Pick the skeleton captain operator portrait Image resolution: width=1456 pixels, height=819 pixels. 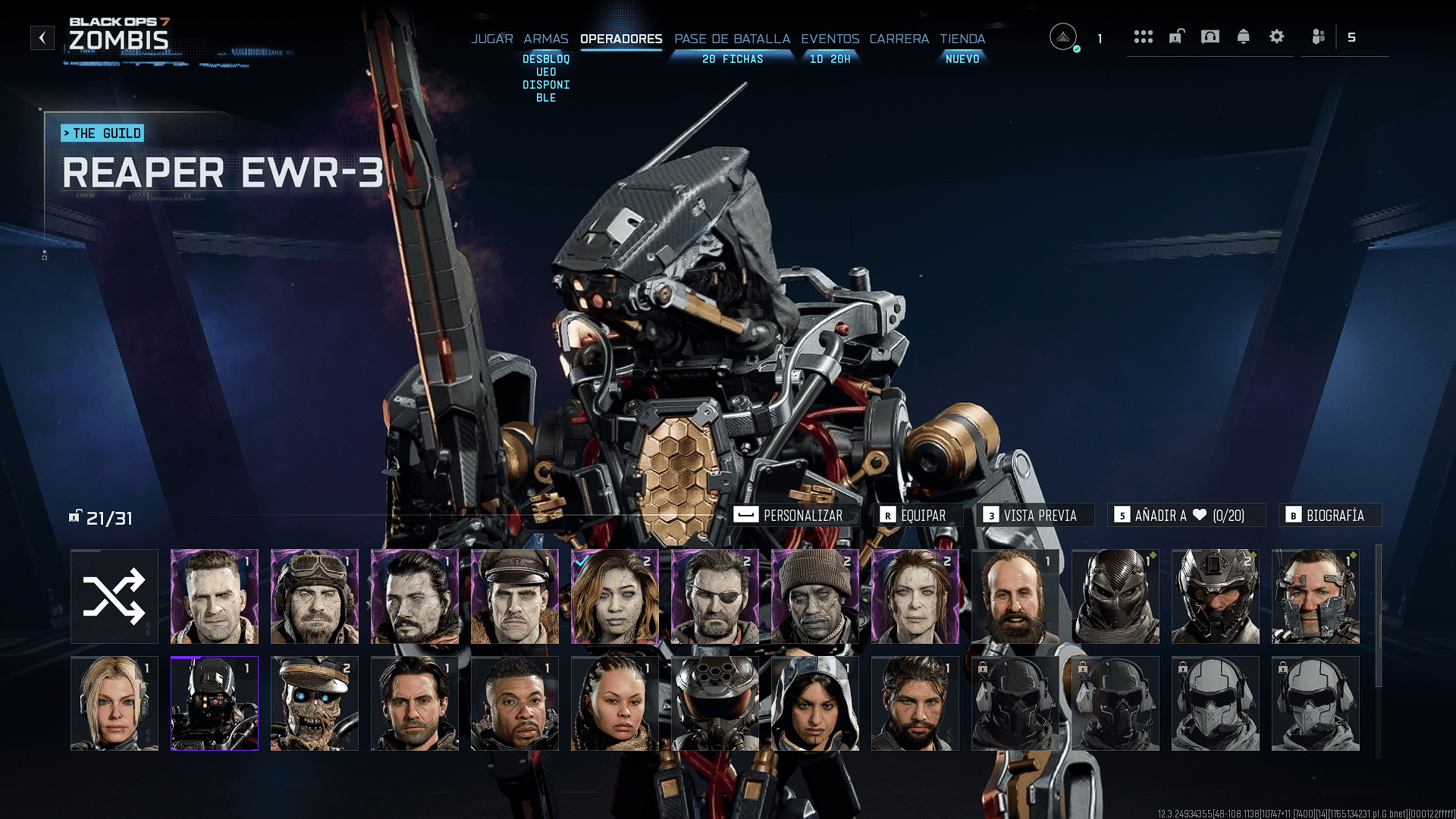(x=315, y=704)
